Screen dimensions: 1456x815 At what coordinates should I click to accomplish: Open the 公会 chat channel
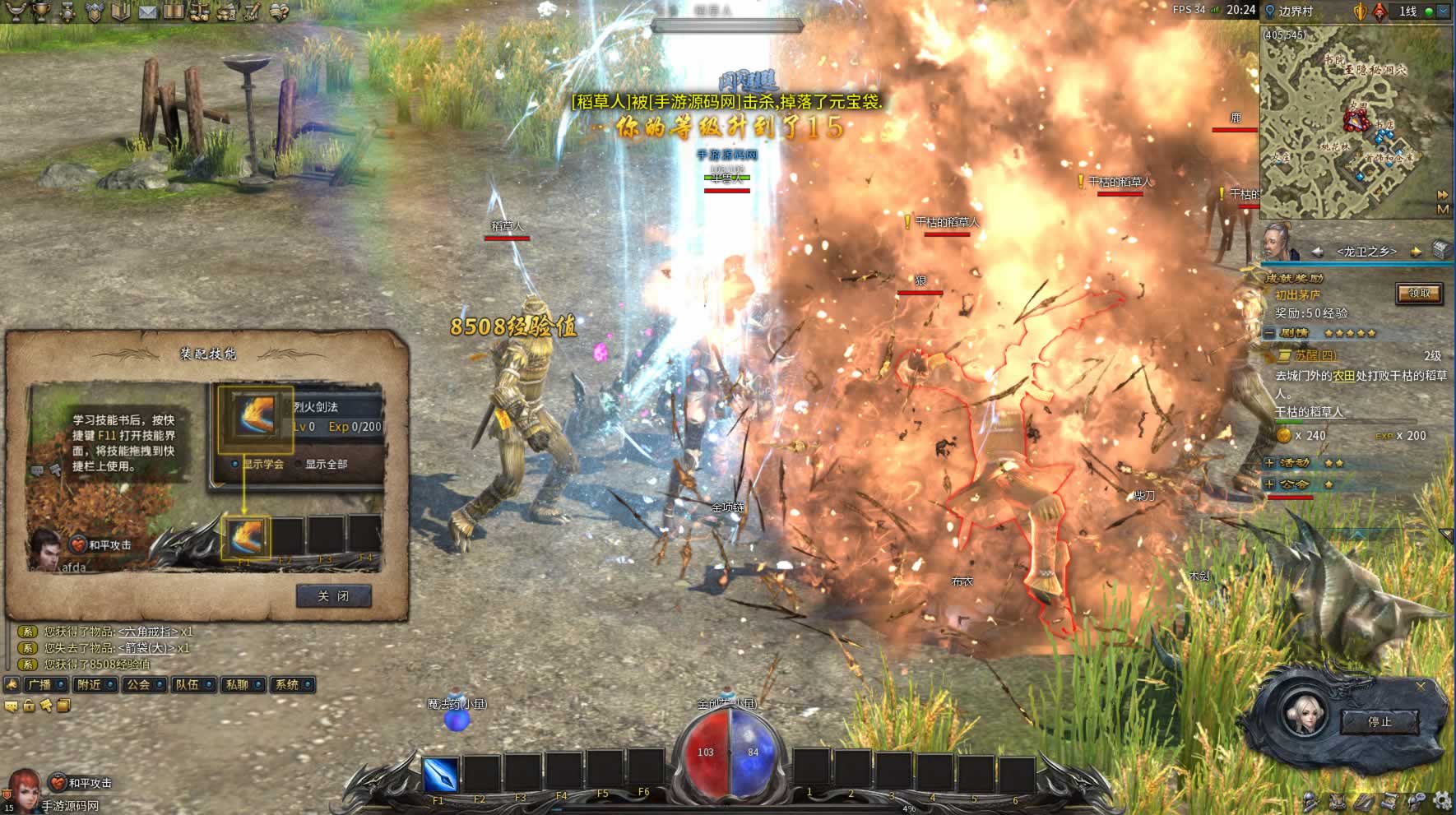click(x=138, y=684)
